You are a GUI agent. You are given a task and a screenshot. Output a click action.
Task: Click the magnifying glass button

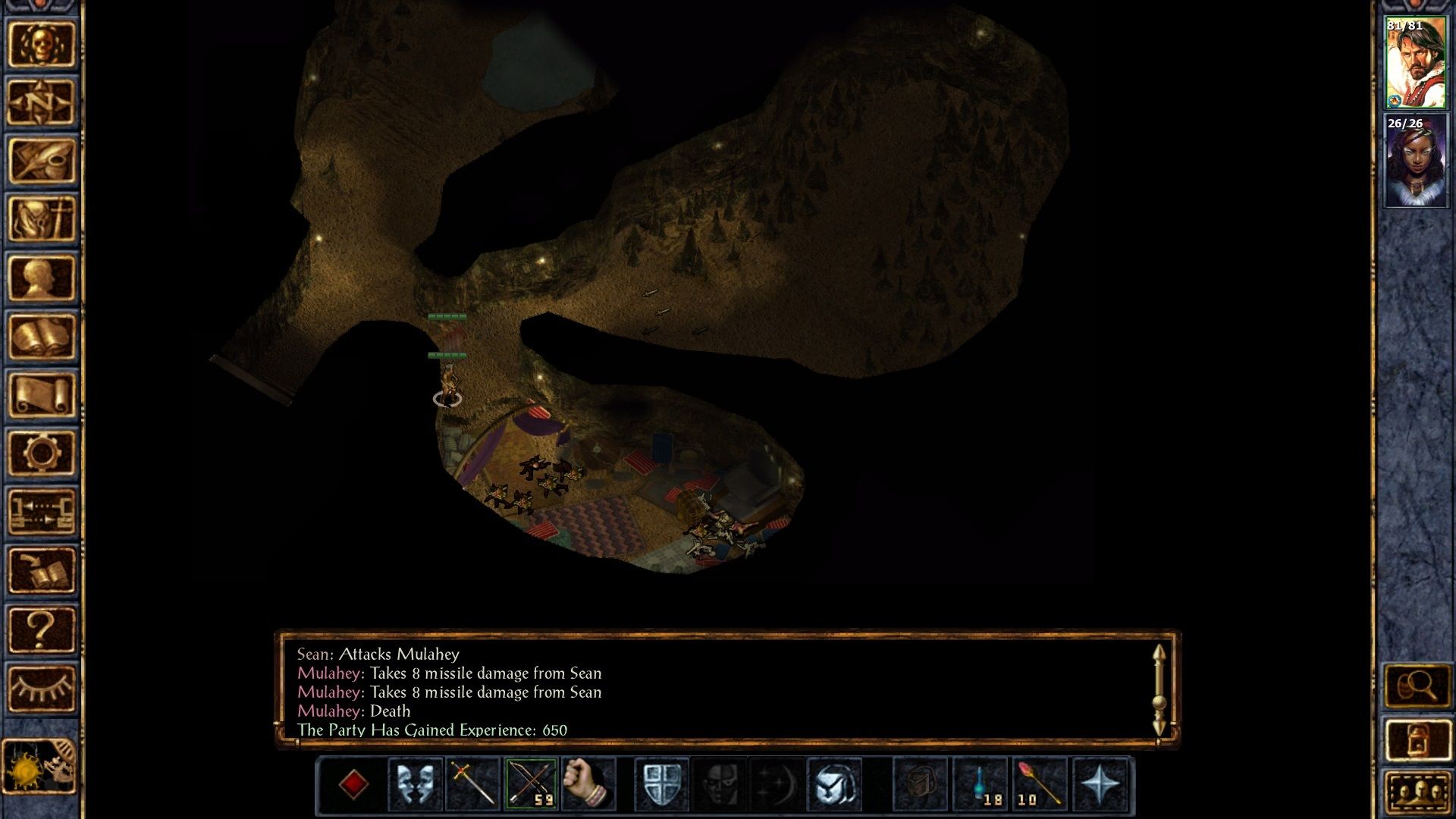(1417, 687)
